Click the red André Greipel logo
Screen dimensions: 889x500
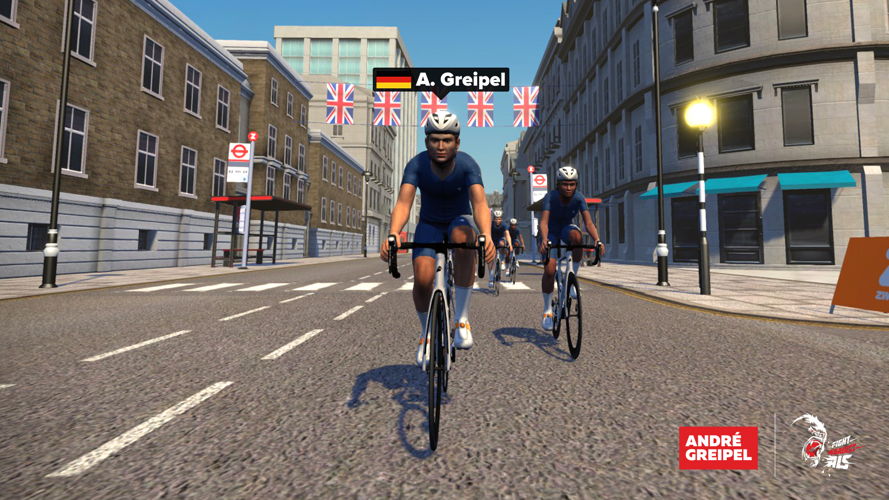[717, 448]
